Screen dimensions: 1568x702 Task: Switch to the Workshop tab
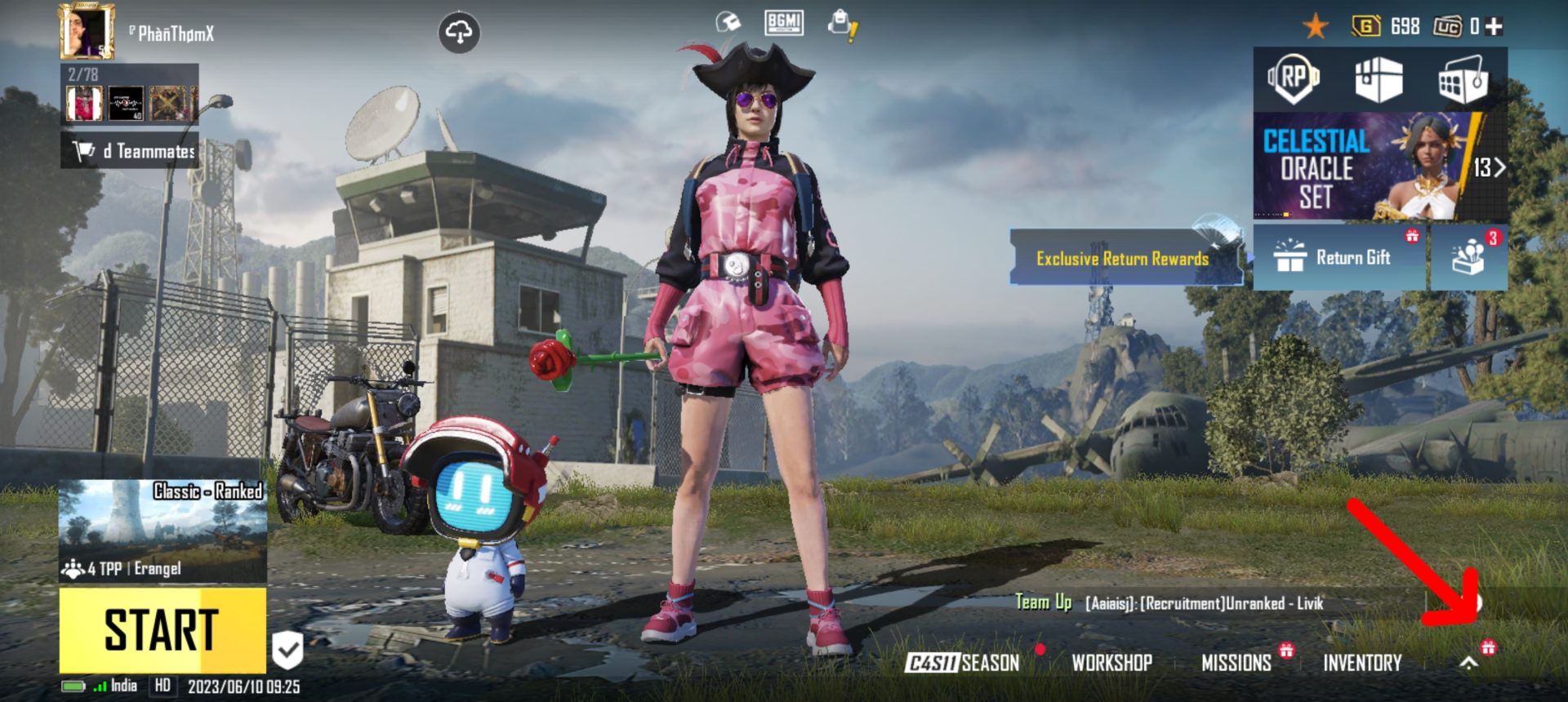(x=1112, y=664)
